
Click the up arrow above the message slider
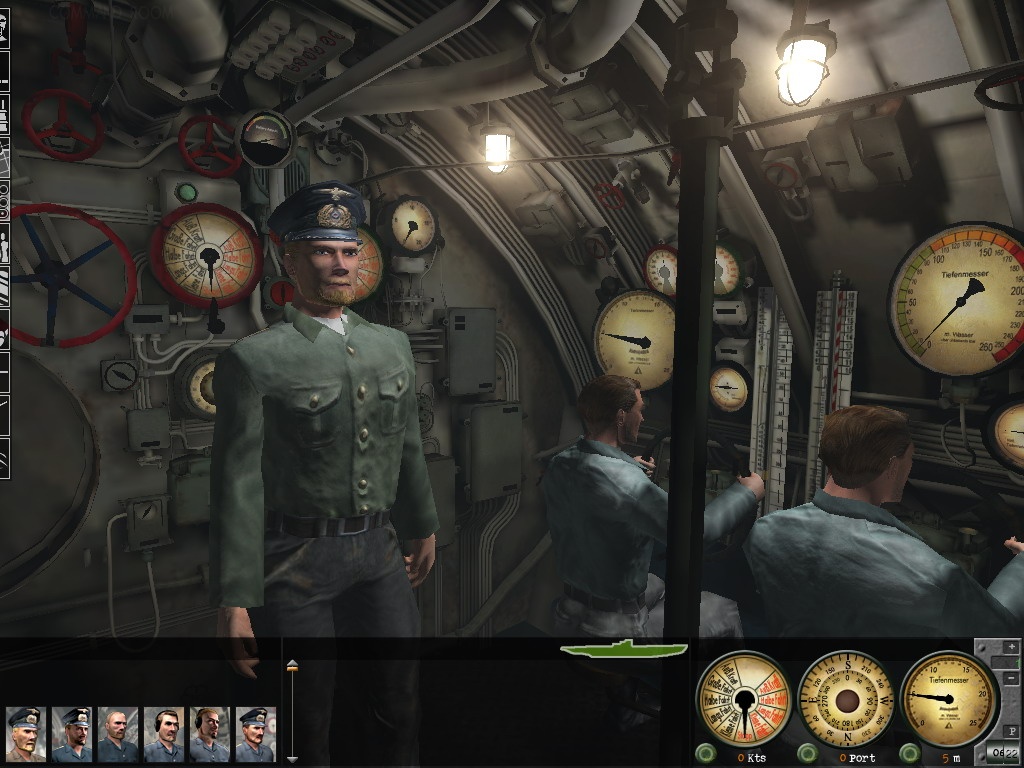click(x=292, y=664)
